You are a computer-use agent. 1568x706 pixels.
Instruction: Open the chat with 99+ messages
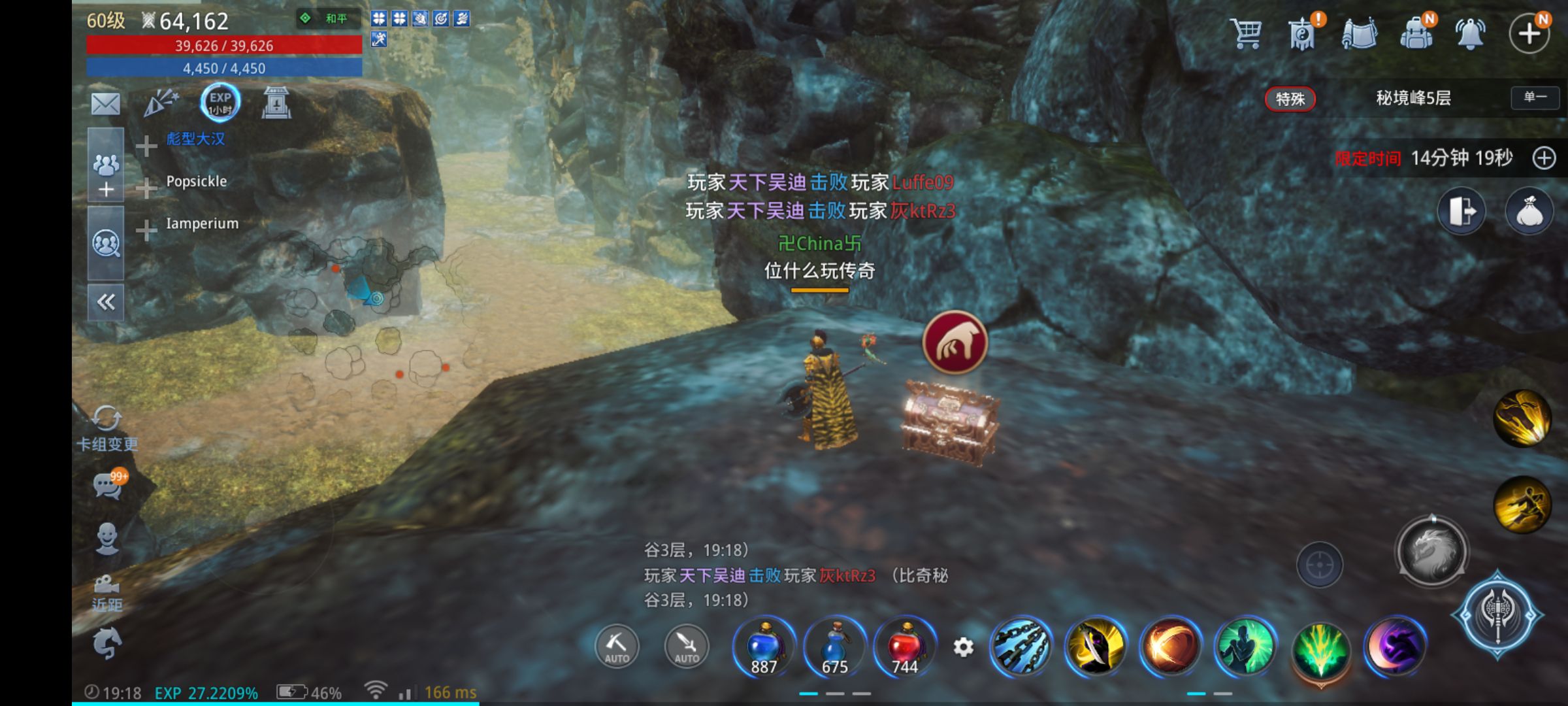click(x=108, y=485)
